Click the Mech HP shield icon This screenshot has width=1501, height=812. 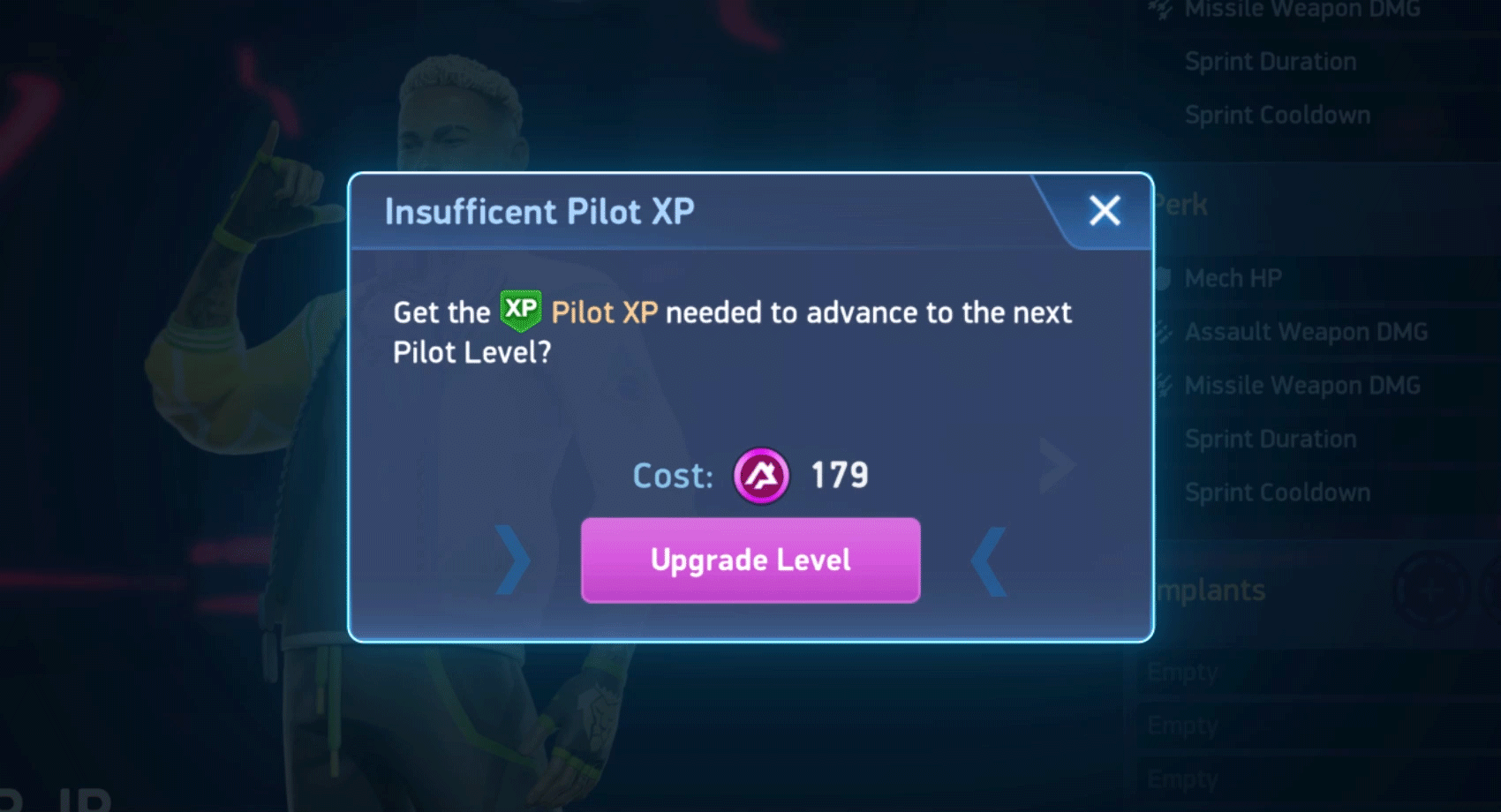1164,278
